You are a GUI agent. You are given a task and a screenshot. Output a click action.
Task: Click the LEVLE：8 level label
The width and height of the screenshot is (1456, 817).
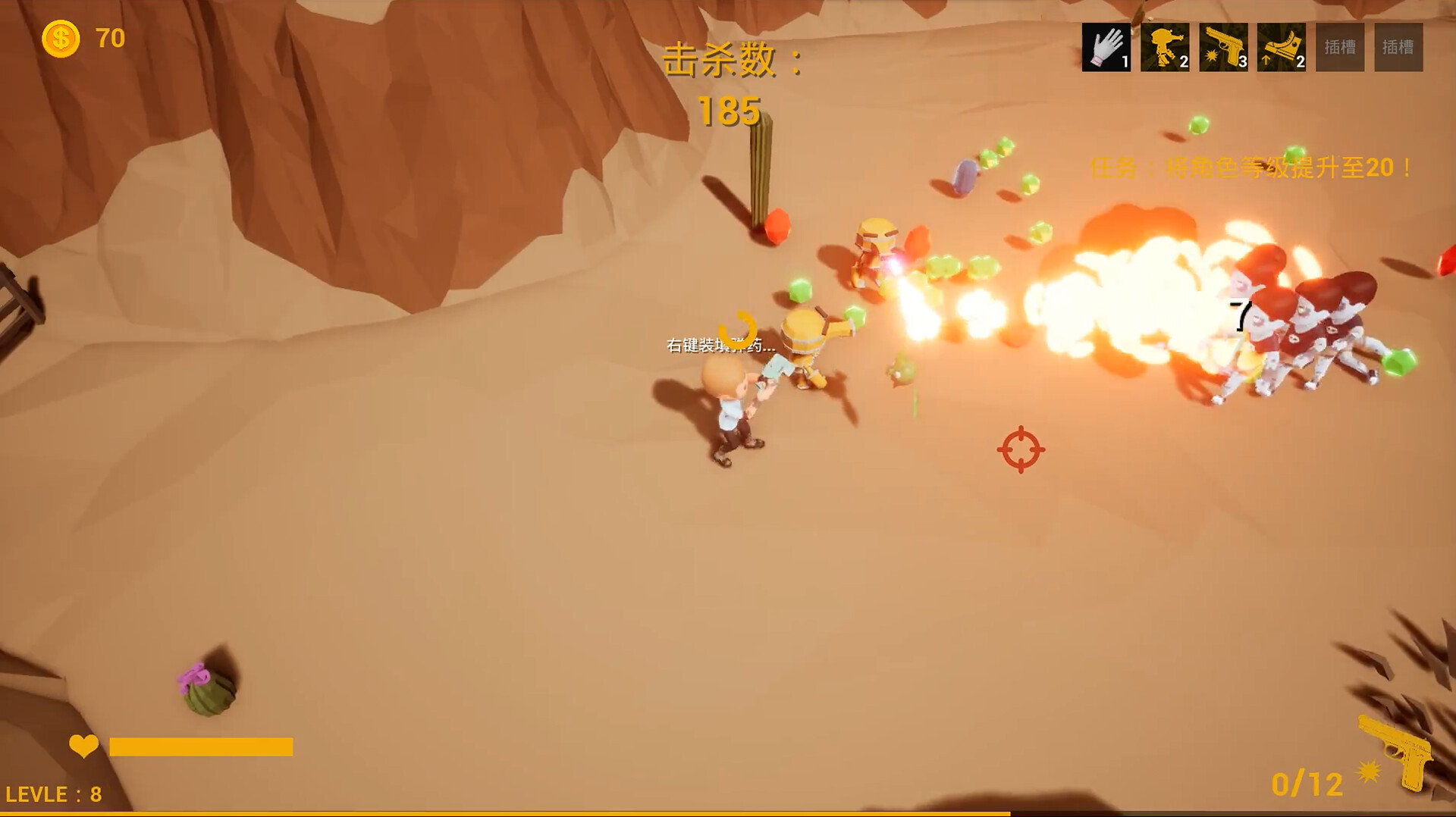click(x=55, y=794)
